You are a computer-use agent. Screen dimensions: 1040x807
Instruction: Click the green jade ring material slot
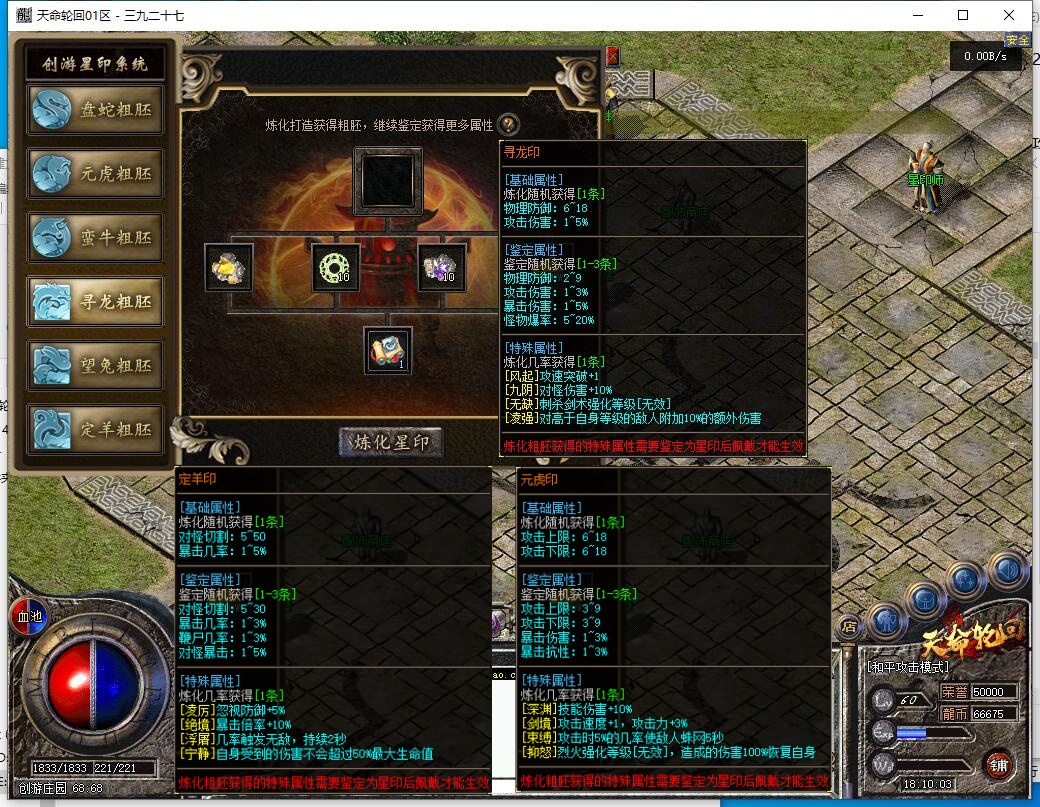coord(335,268)
